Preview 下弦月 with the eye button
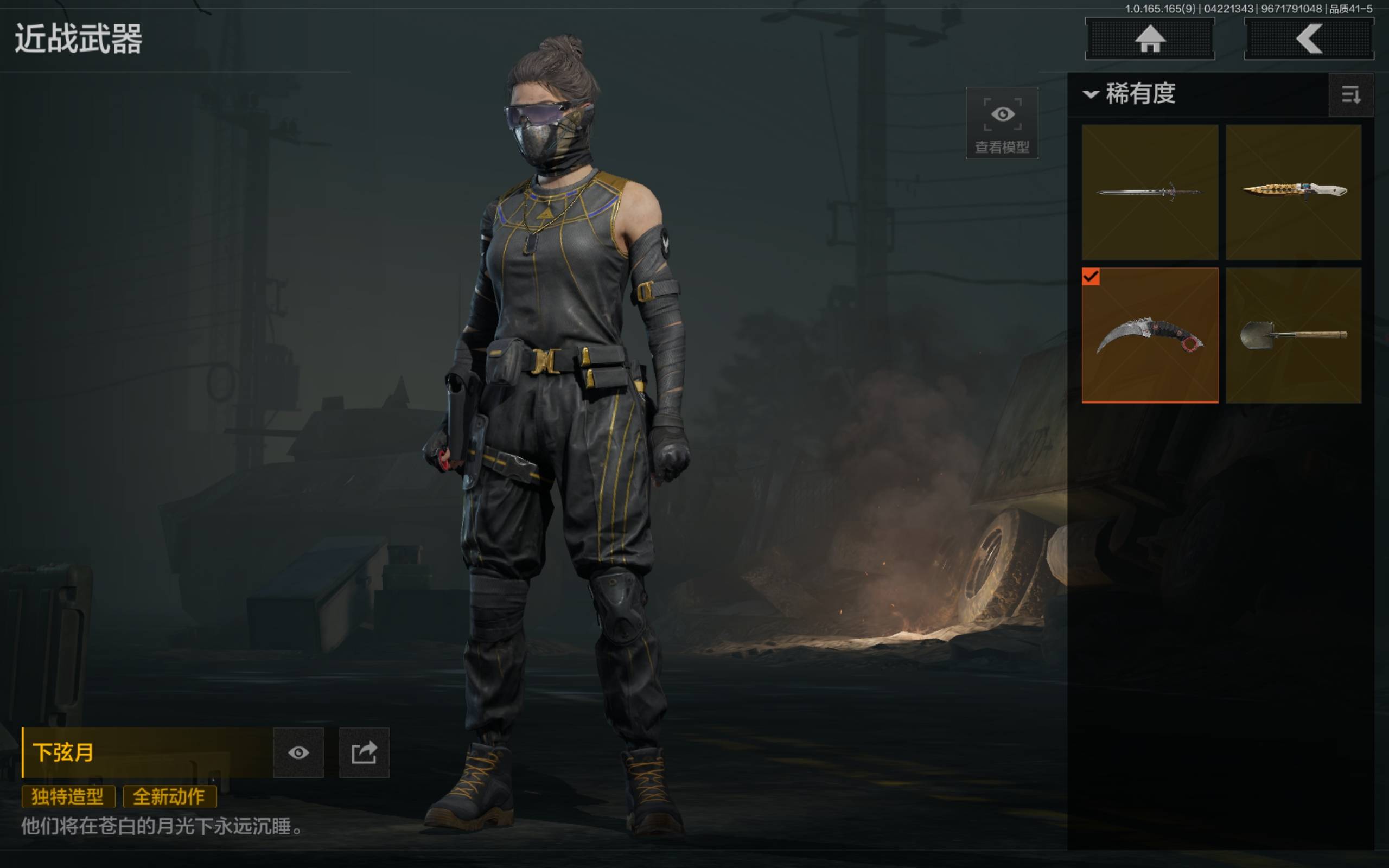The height and width of the screenshot is (868, 1389). (298, 752)
